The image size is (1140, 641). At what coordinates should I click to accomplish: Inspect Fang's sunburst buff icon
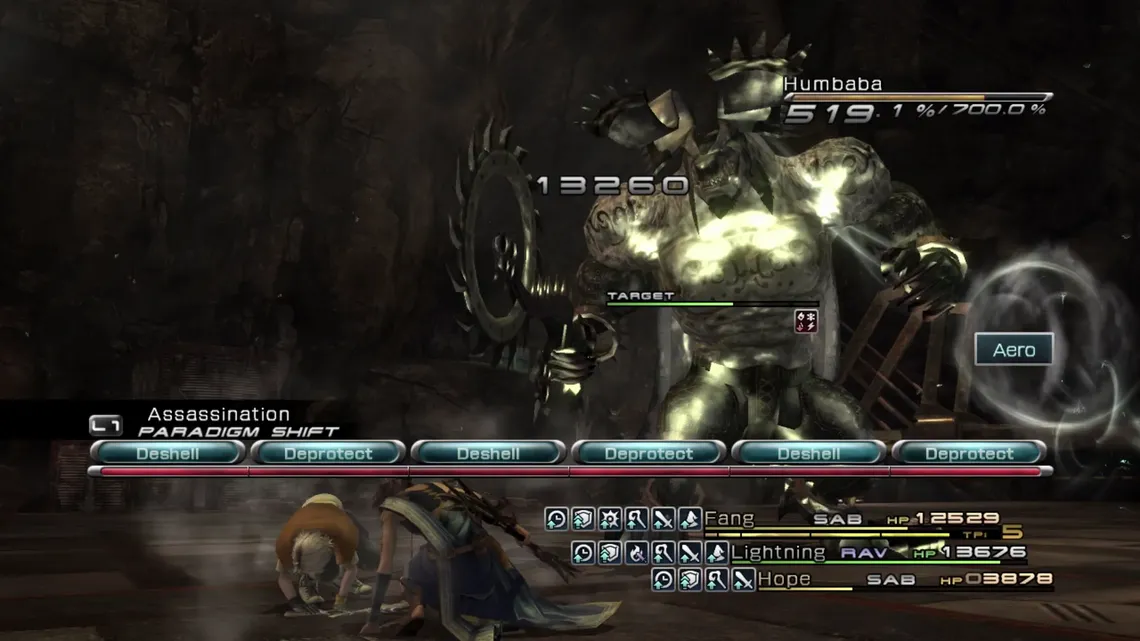pos(609,519)
